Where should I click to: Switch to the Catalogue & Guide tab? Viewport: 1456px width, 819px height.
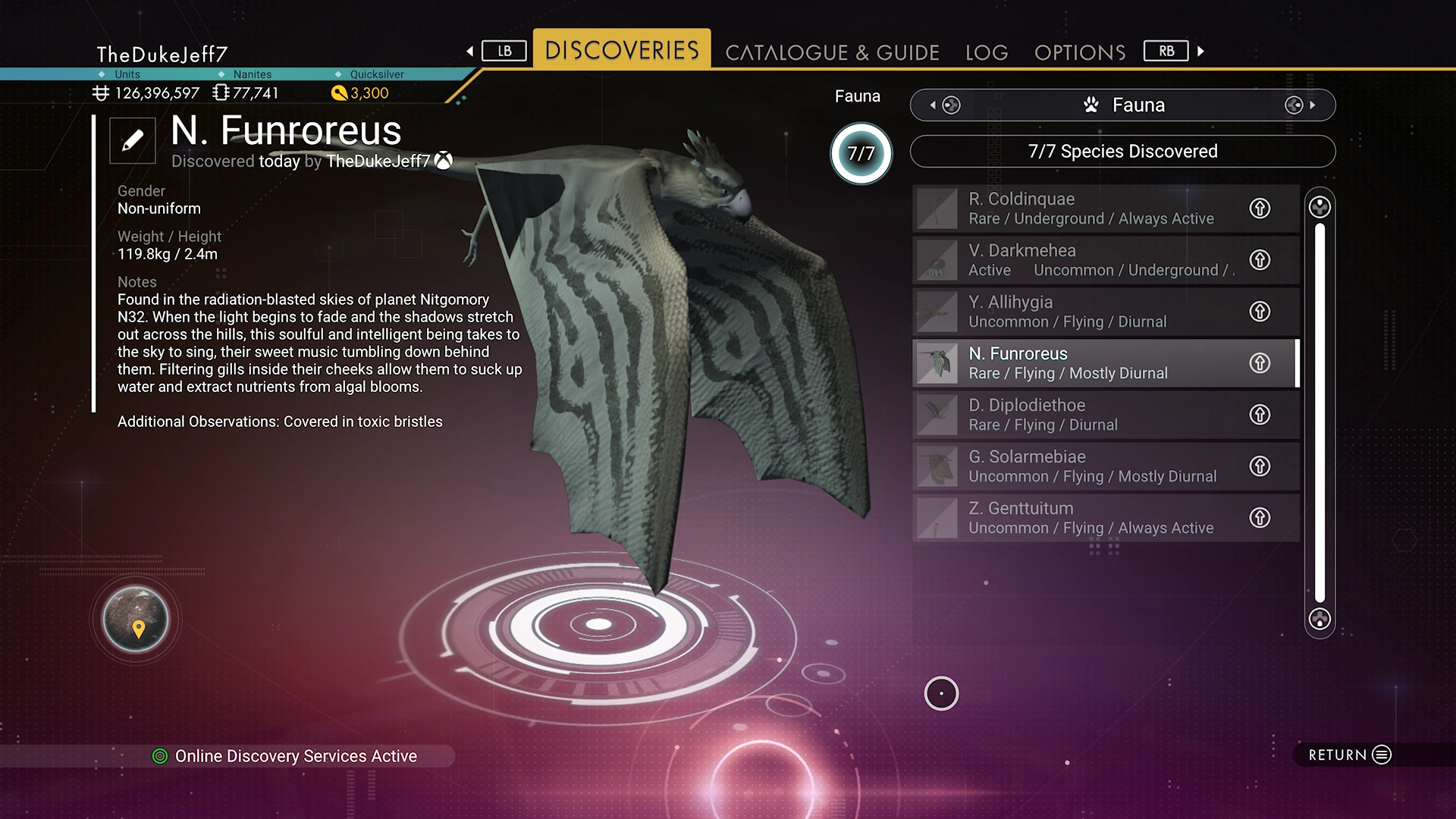pos(832,52)
